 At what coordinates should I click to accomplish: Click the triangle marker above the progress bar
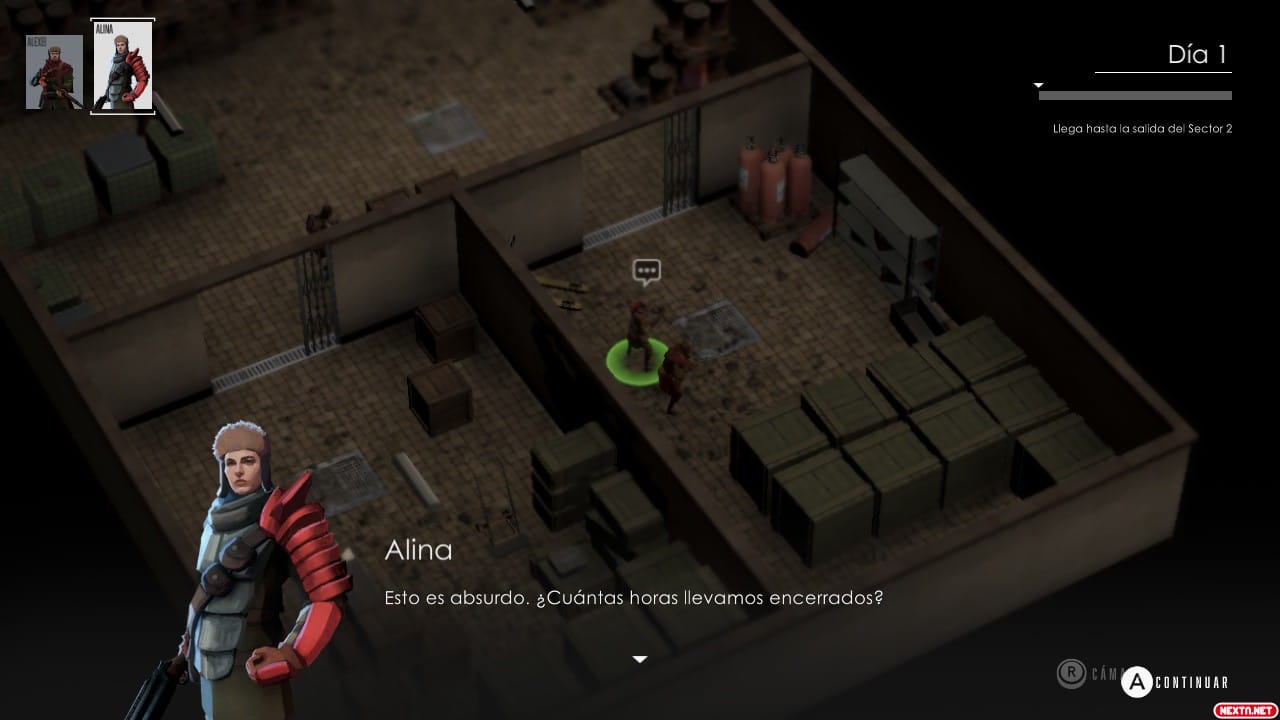(1037, 85)
